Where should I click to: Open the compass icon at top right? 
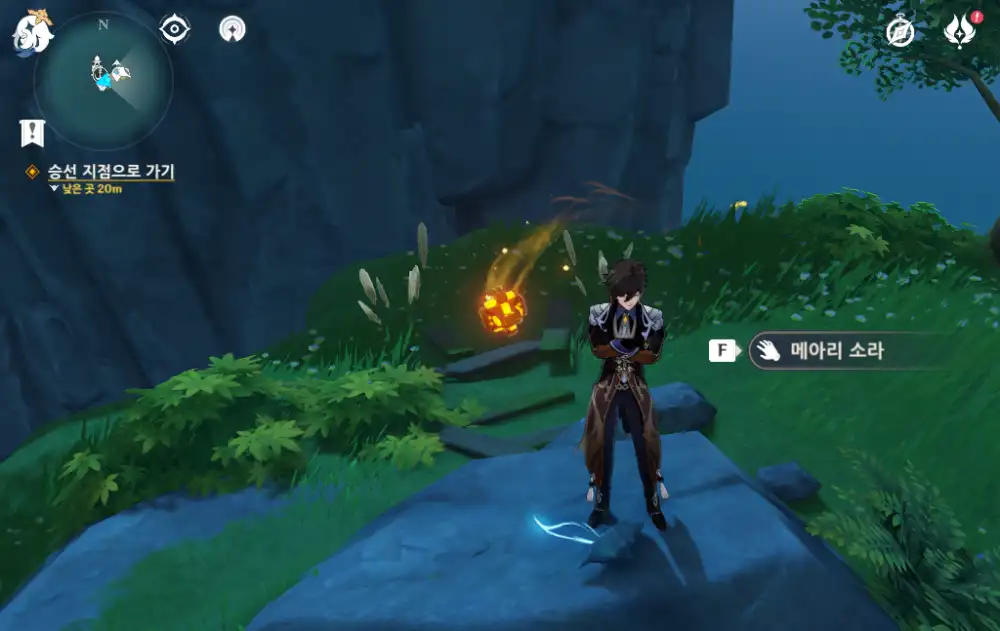pos(900,32)
